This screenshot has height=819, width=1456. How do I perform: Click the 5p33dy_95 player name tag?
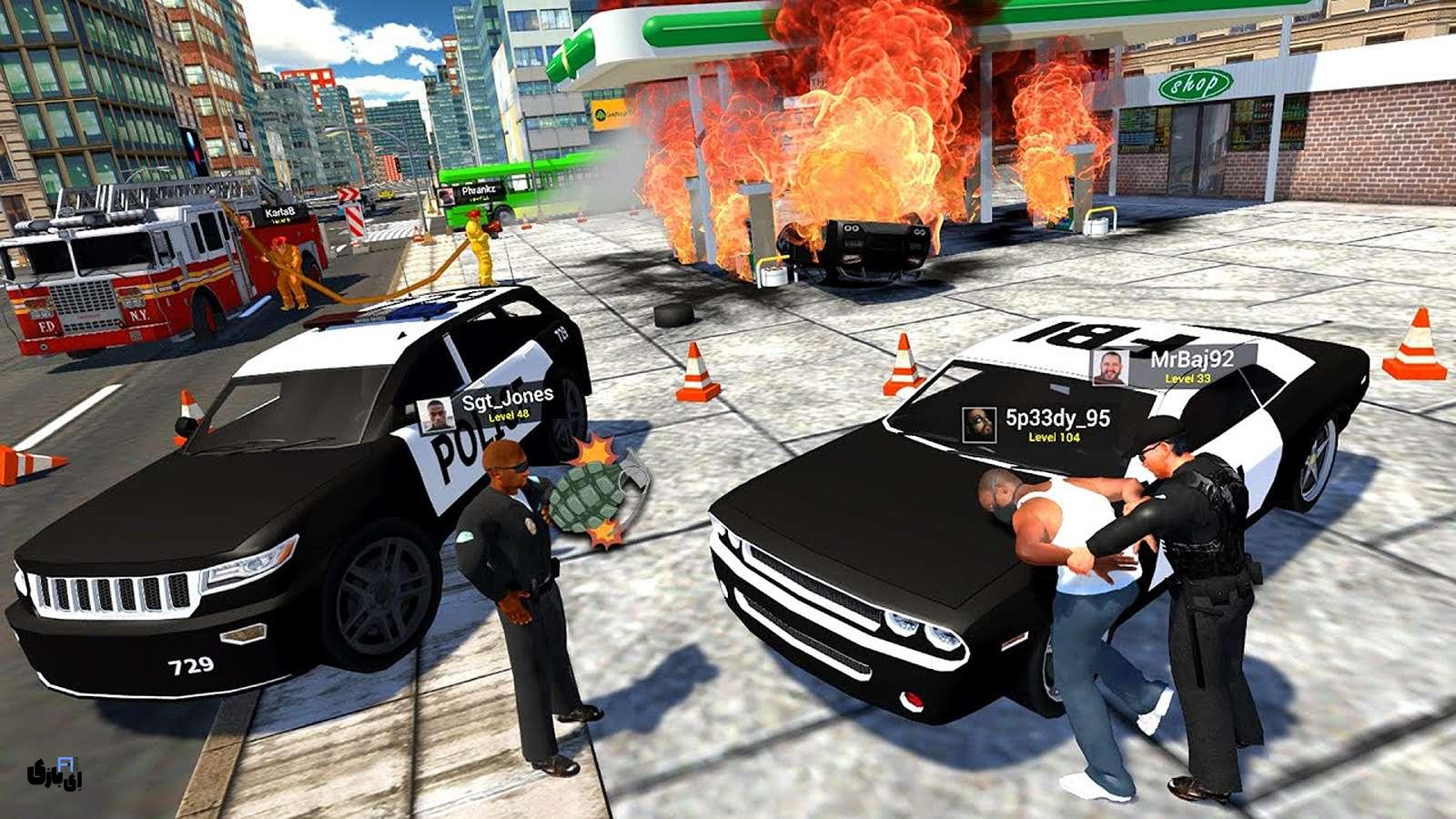tap(1037, 424)
